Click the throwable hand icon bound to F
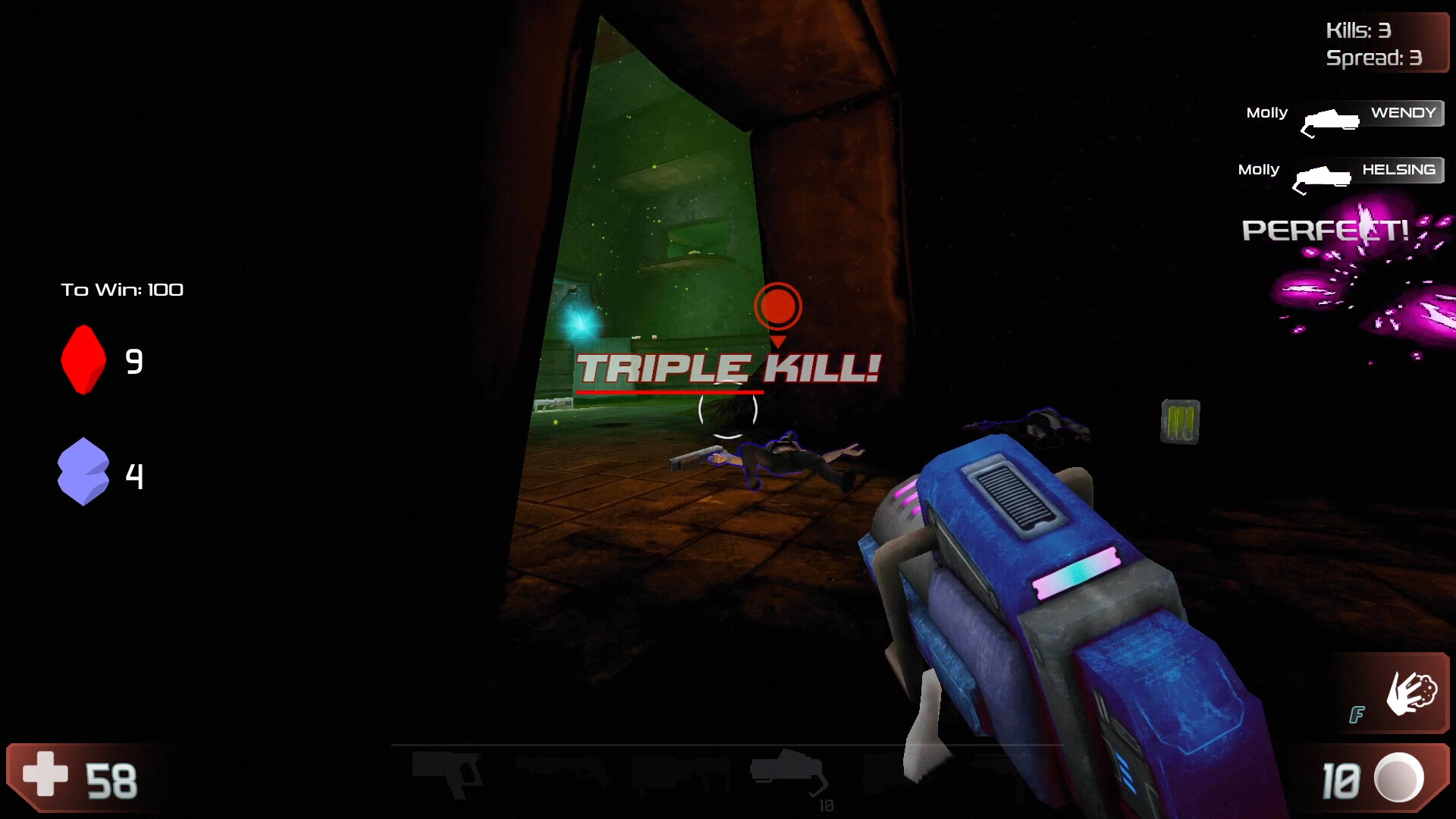The image size is (1456, 819). coord(1410,694)
